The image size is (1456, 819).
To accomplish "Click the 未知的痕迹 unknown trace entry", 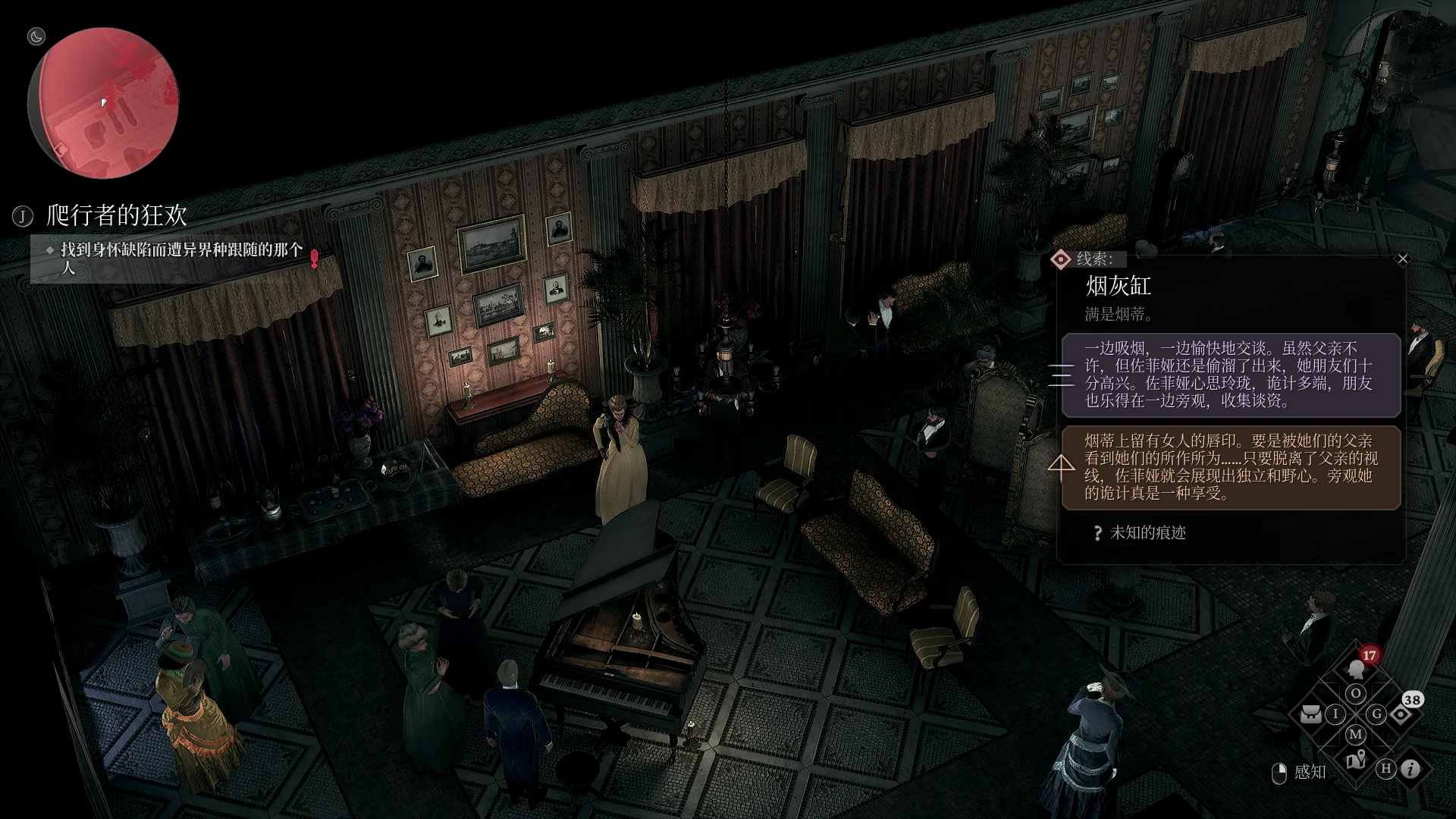I will [1147, 533].
